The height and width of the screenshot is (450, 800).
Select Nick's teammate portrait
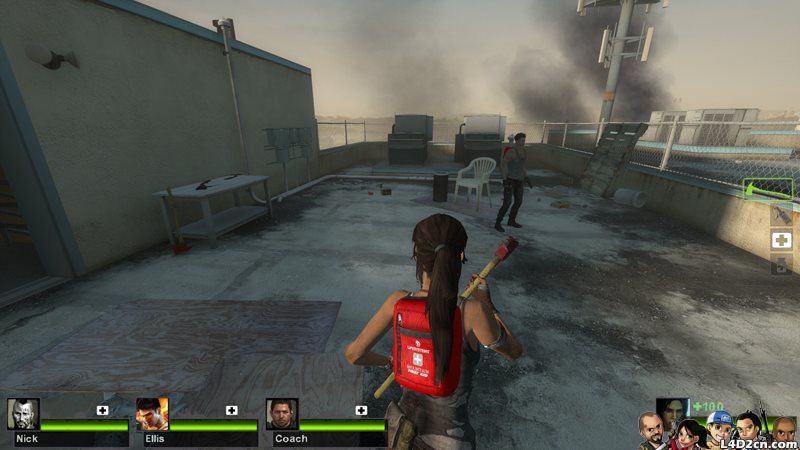(23, 414)
